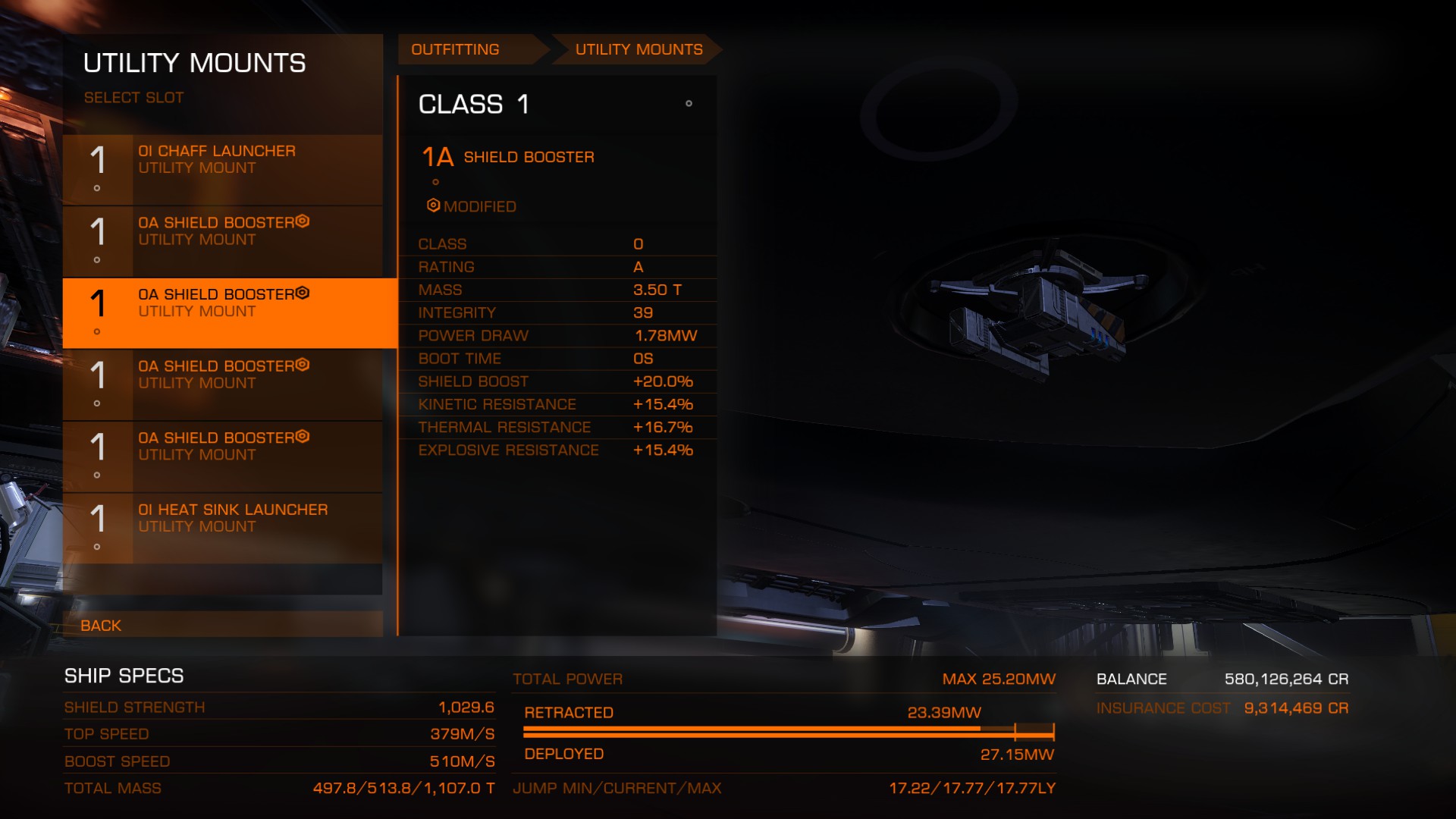Viewport: 1456px width, 819px height.
Task: Select the 1A Shield Booster module entry
Action: (x=529, y=158)
